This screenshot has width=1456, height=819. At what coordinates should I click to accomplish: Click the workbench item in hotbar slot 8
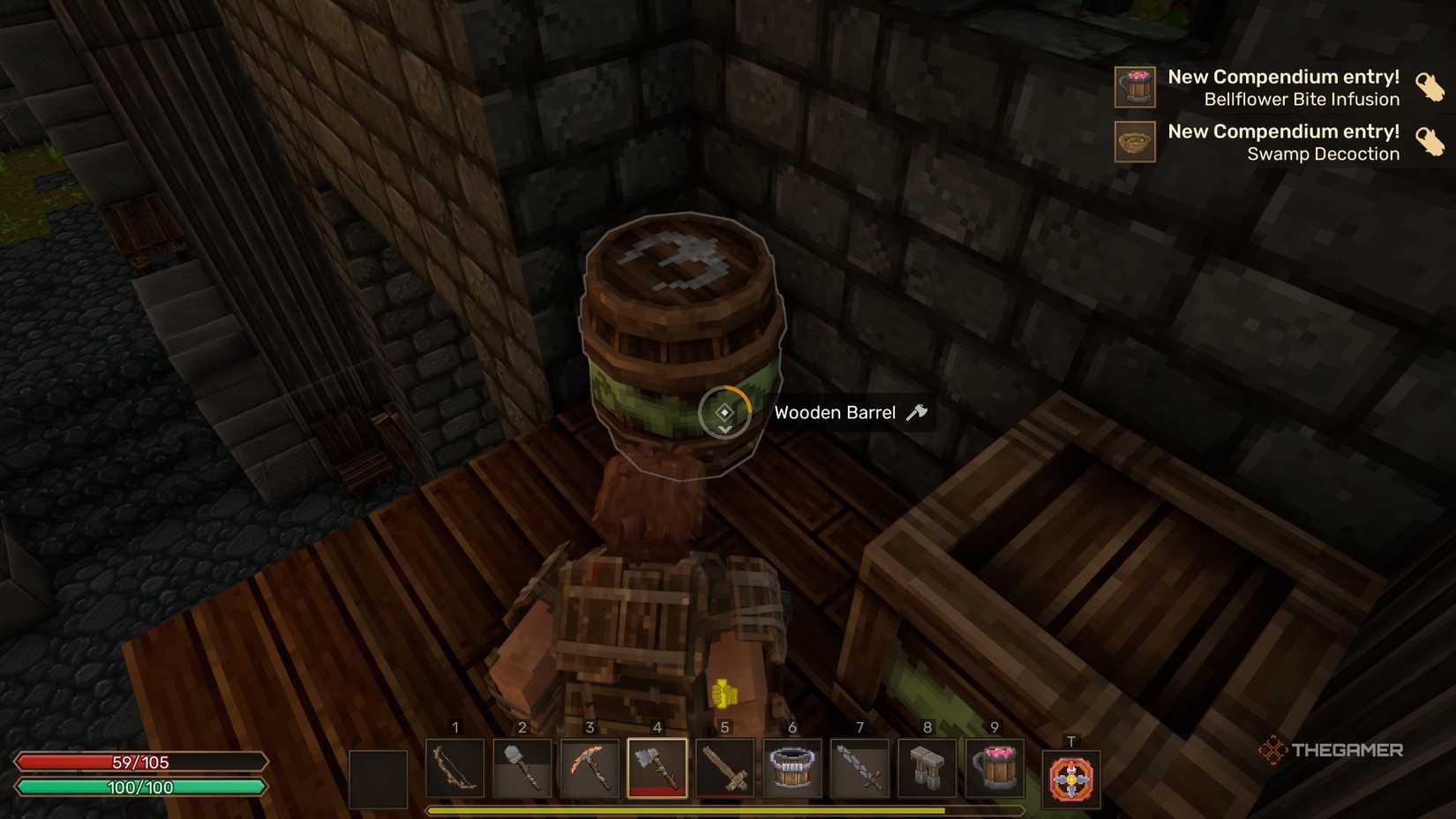pos(927,769)
